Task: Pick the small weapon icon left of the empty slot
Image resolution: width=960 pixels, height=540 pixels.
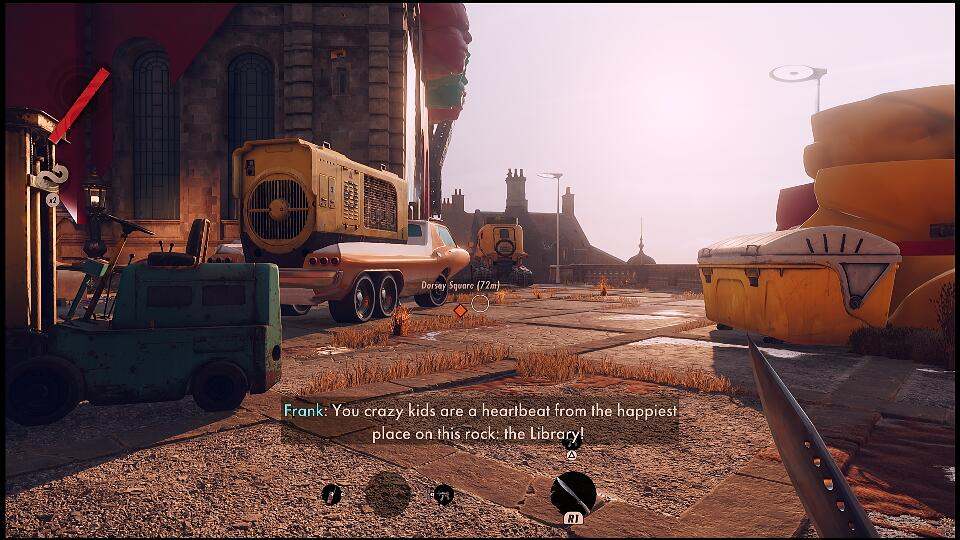Action: 332,494
